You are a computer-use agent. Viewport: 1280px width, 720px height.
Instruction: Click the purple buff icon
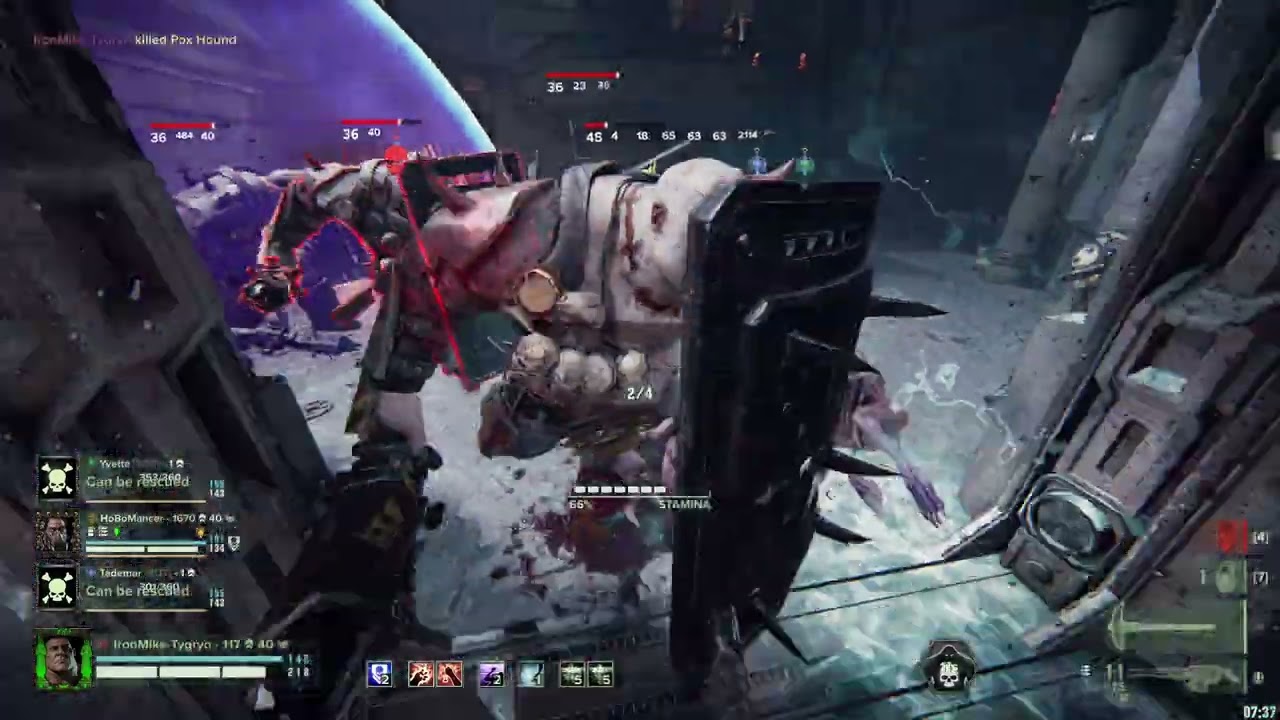tap(490, 675)
